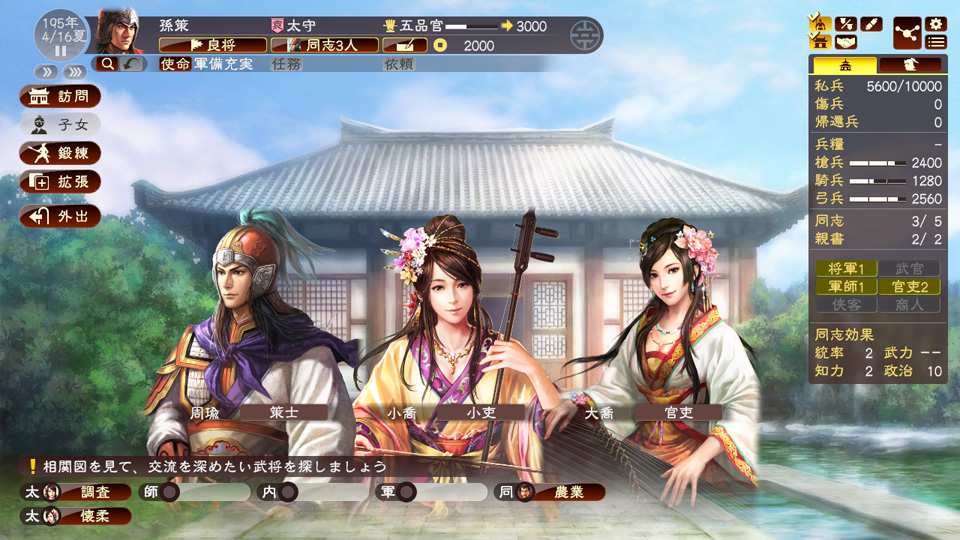Open the list menu icon

(936, 42)
